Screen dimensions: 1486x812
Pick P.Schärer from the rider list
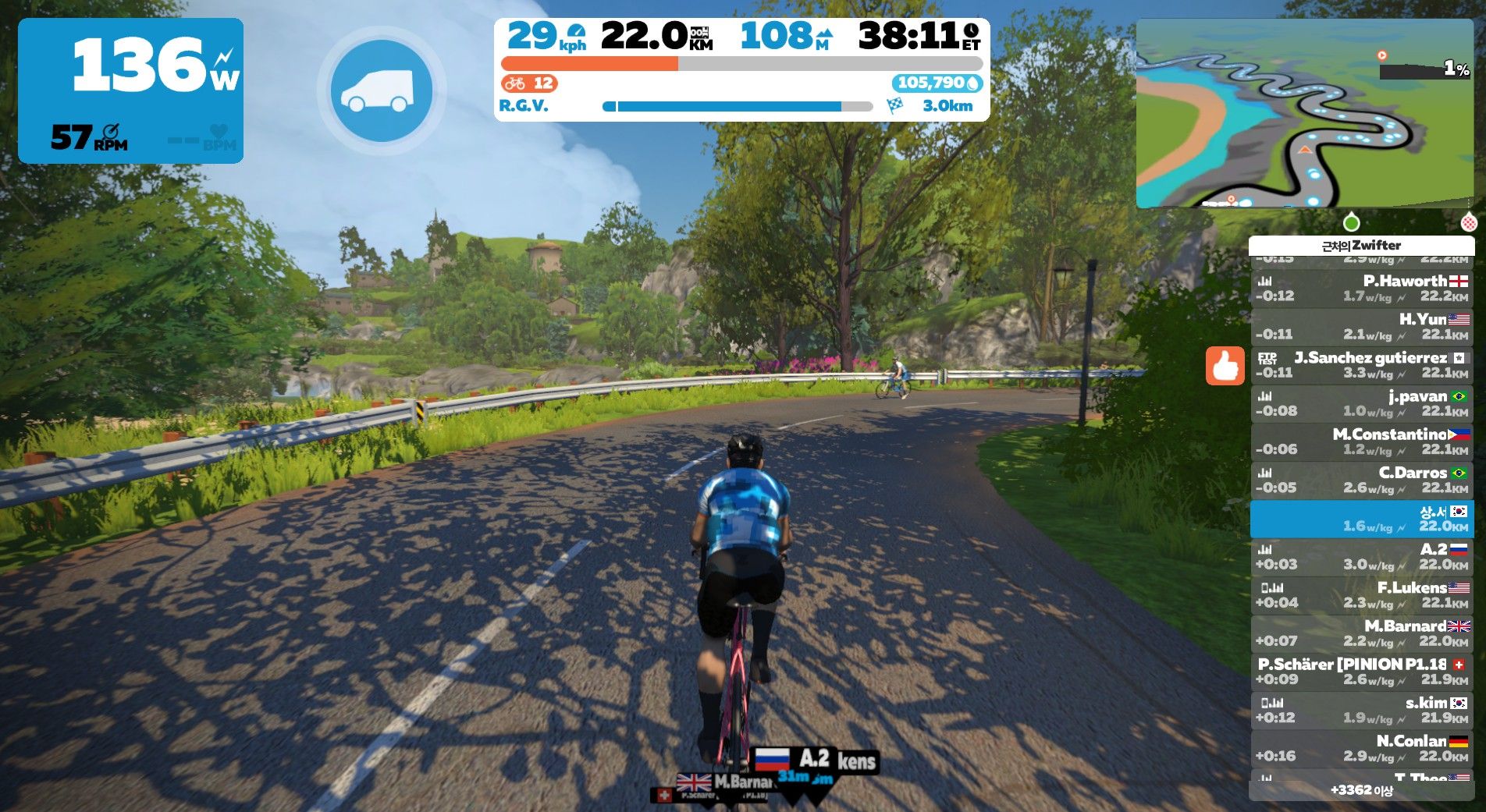1361,671
